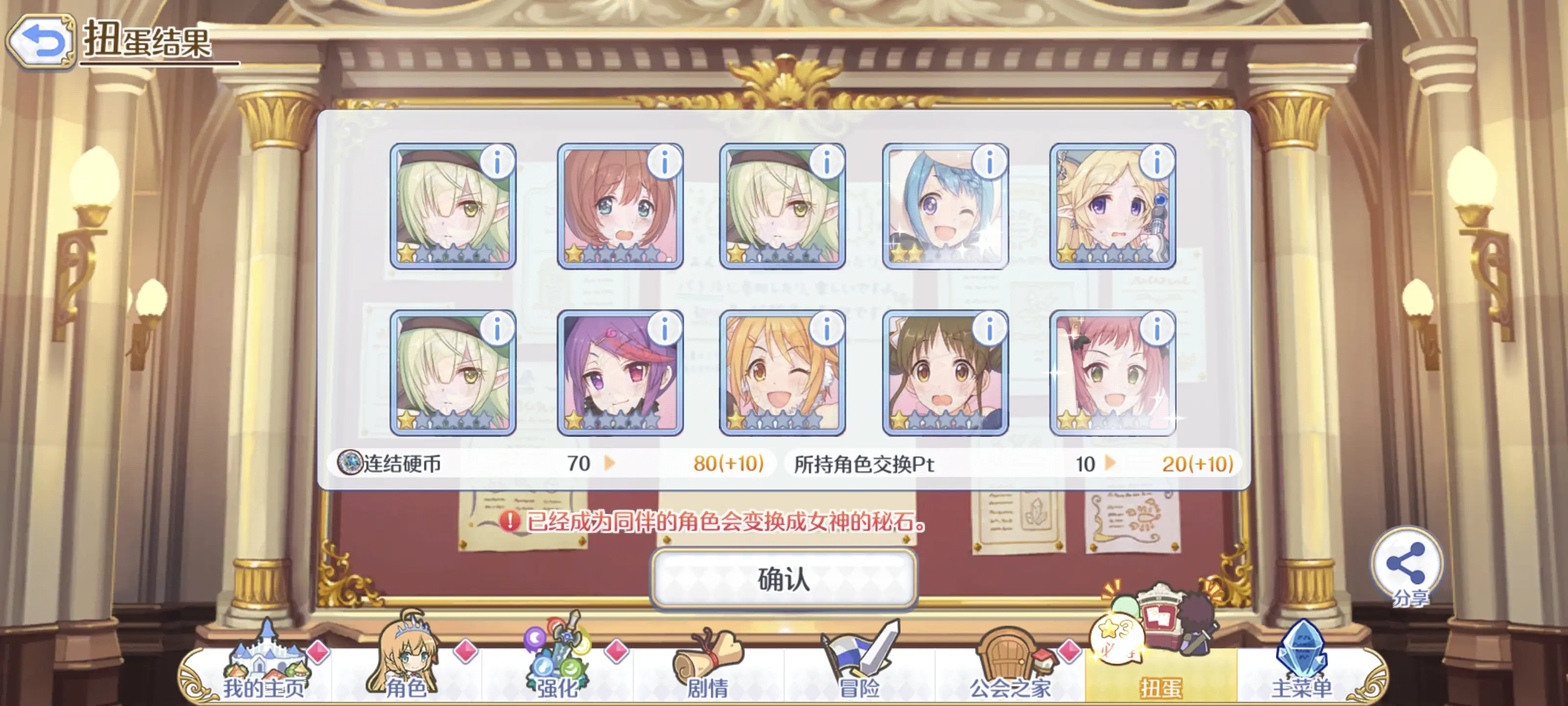The width and height of the screenshot is (1568, 706).
Task: Select the orange-haired winking character card
Action: click(x=782, y=373)
